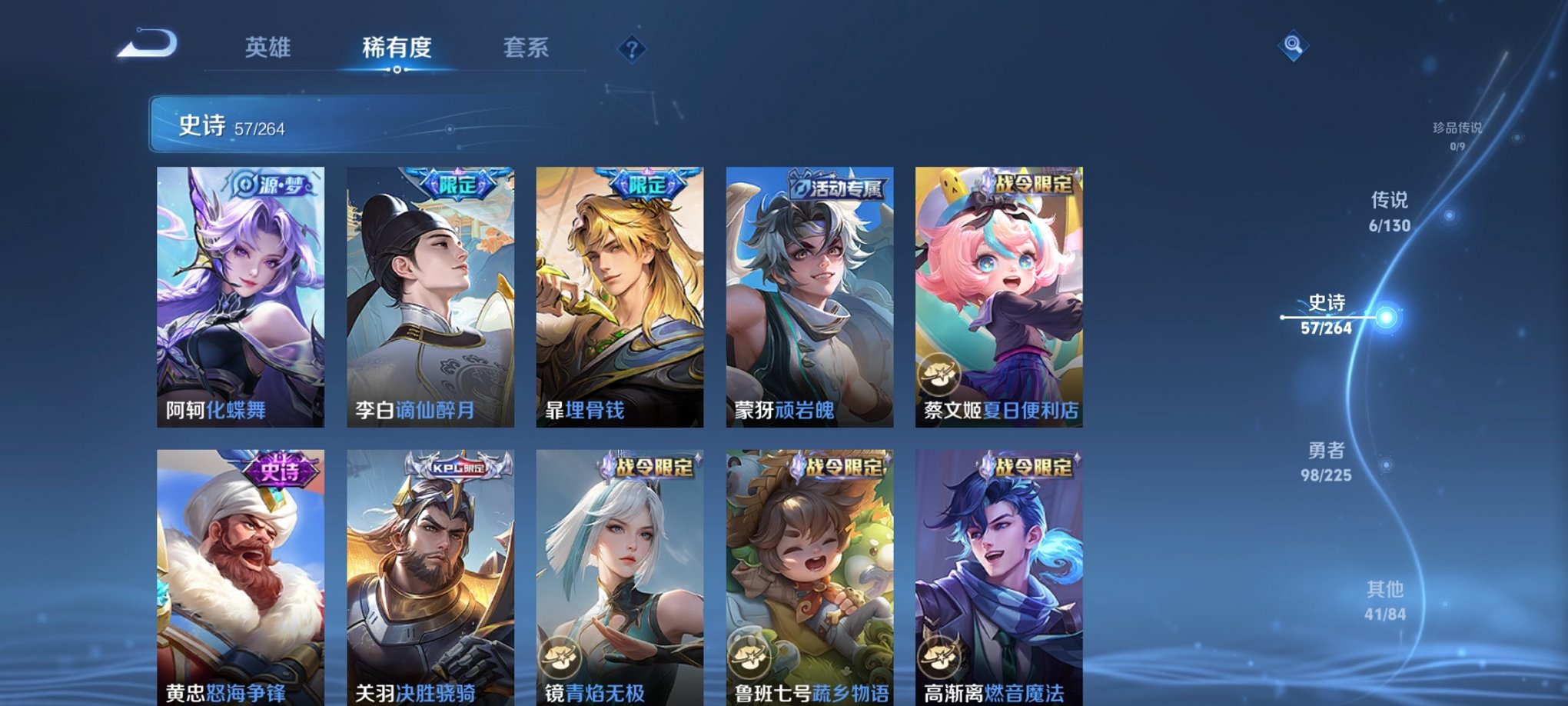Switch to the 英雄 tab
The height and width of the screenshot is (706, 1568).
267,48
